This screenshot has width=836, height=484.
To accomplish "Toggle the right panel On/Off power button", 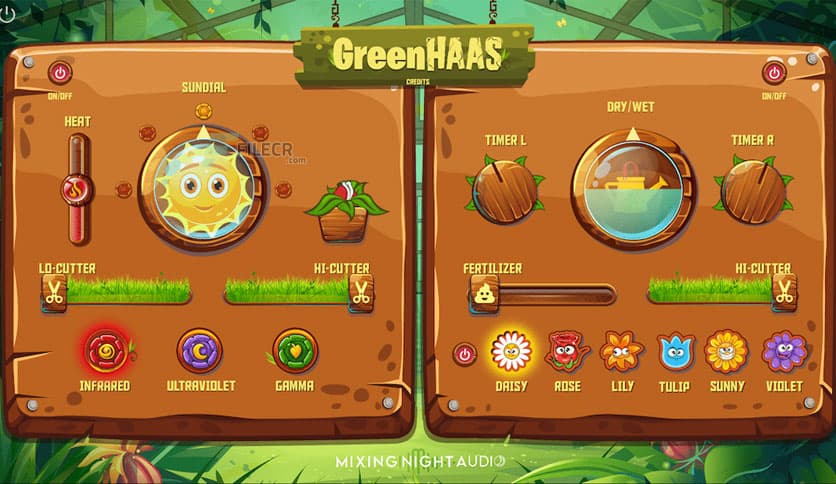I will coord(774,72).
